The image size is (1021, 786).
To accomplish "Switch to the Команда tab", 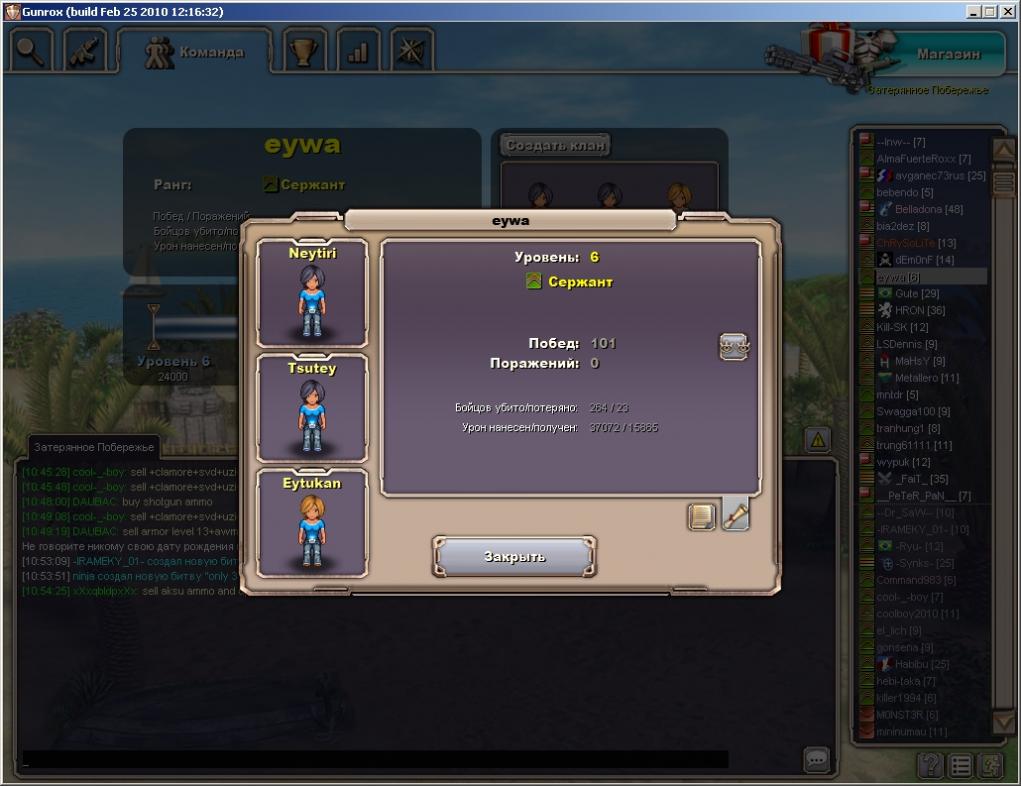I will pyautogui.click(x=194, y=51).
